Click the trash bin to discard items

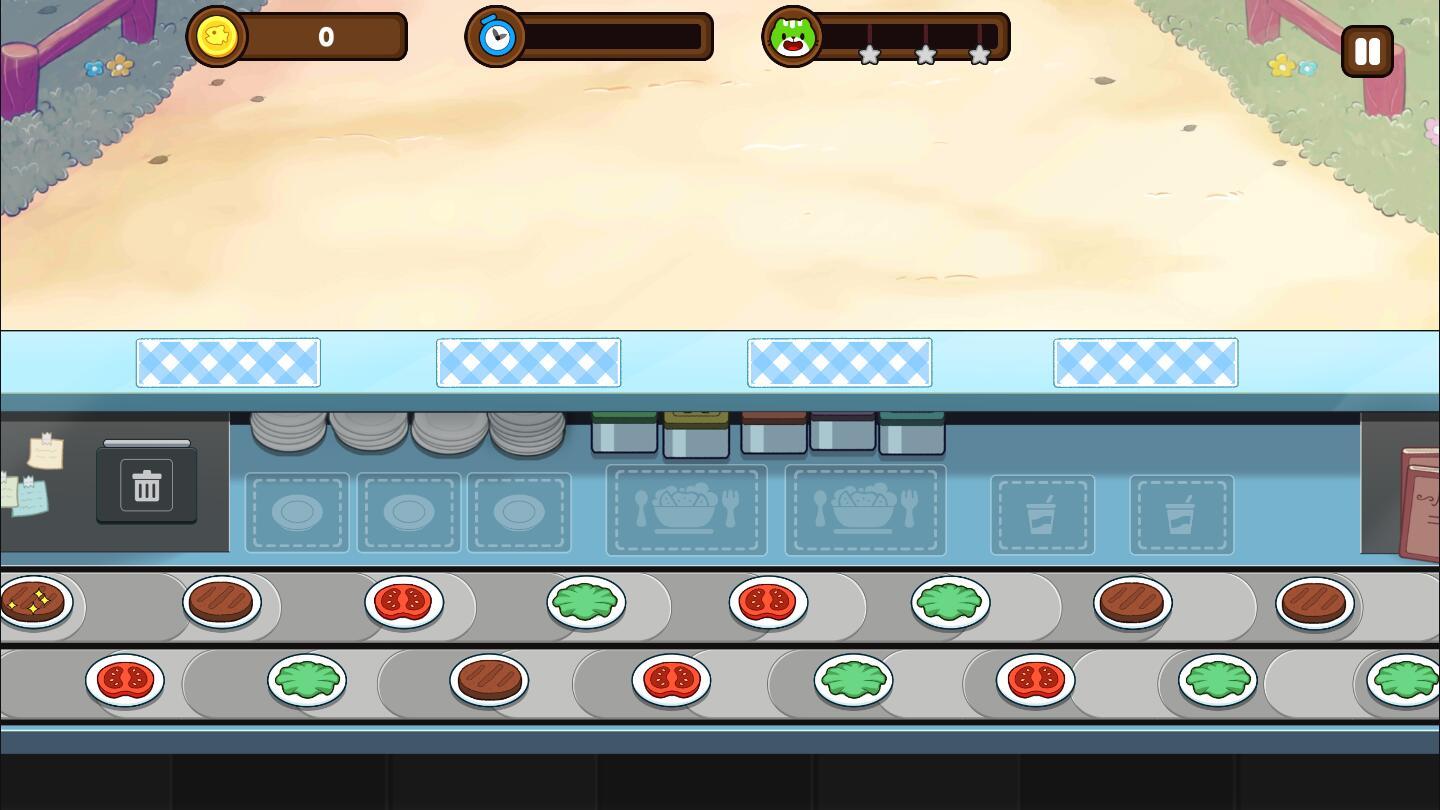click(146, 485)
